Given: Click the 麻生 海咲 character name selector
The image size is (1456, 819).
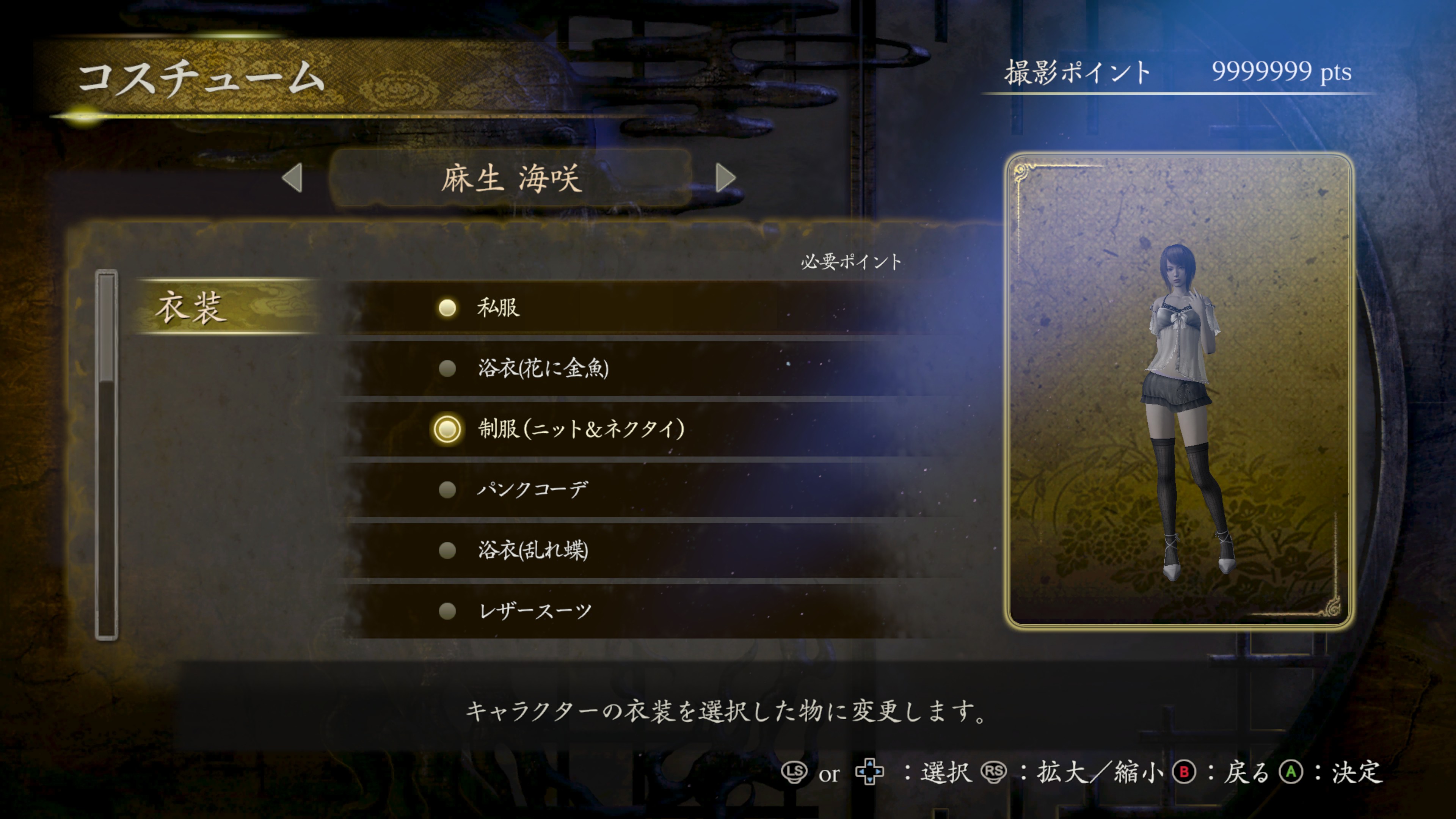Looking at the screenshot, I should tap(510, 179).
